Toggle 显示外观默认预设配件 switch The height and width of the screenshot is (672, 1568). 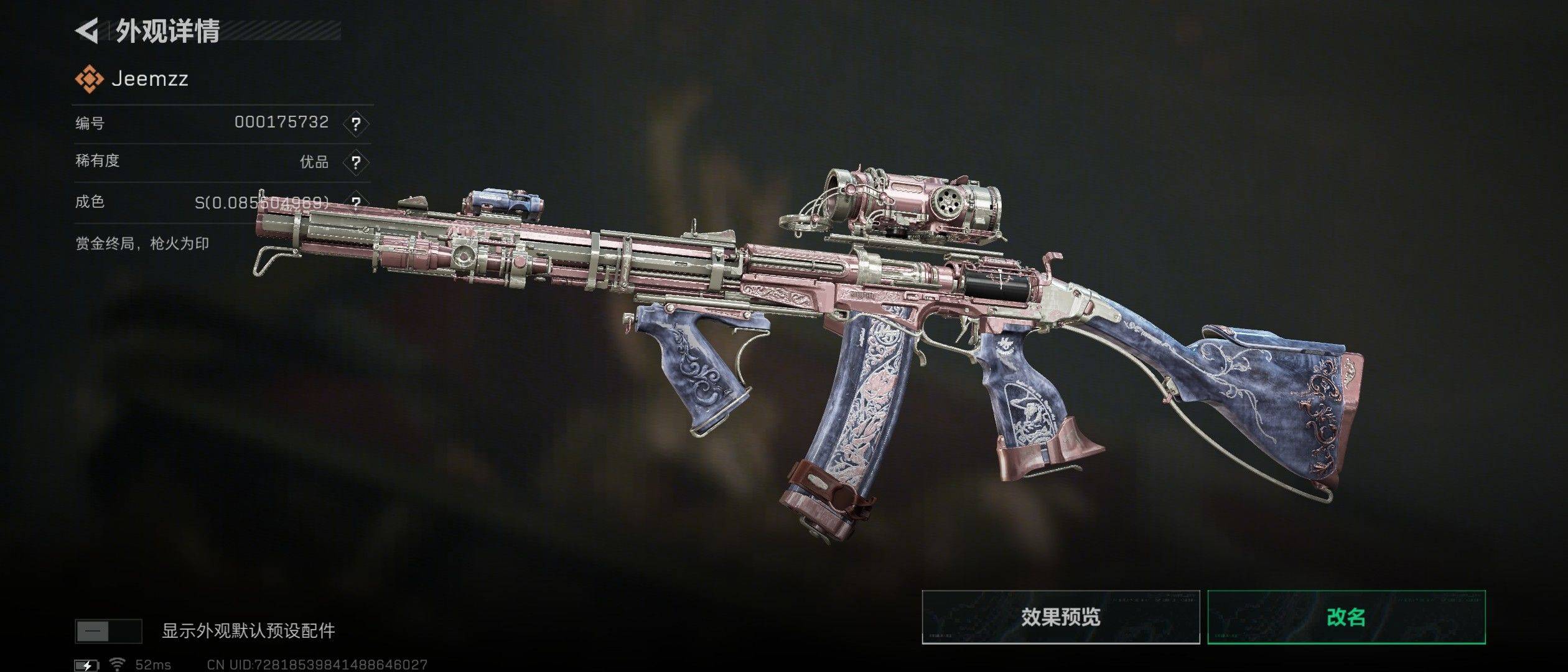(108, 631)
